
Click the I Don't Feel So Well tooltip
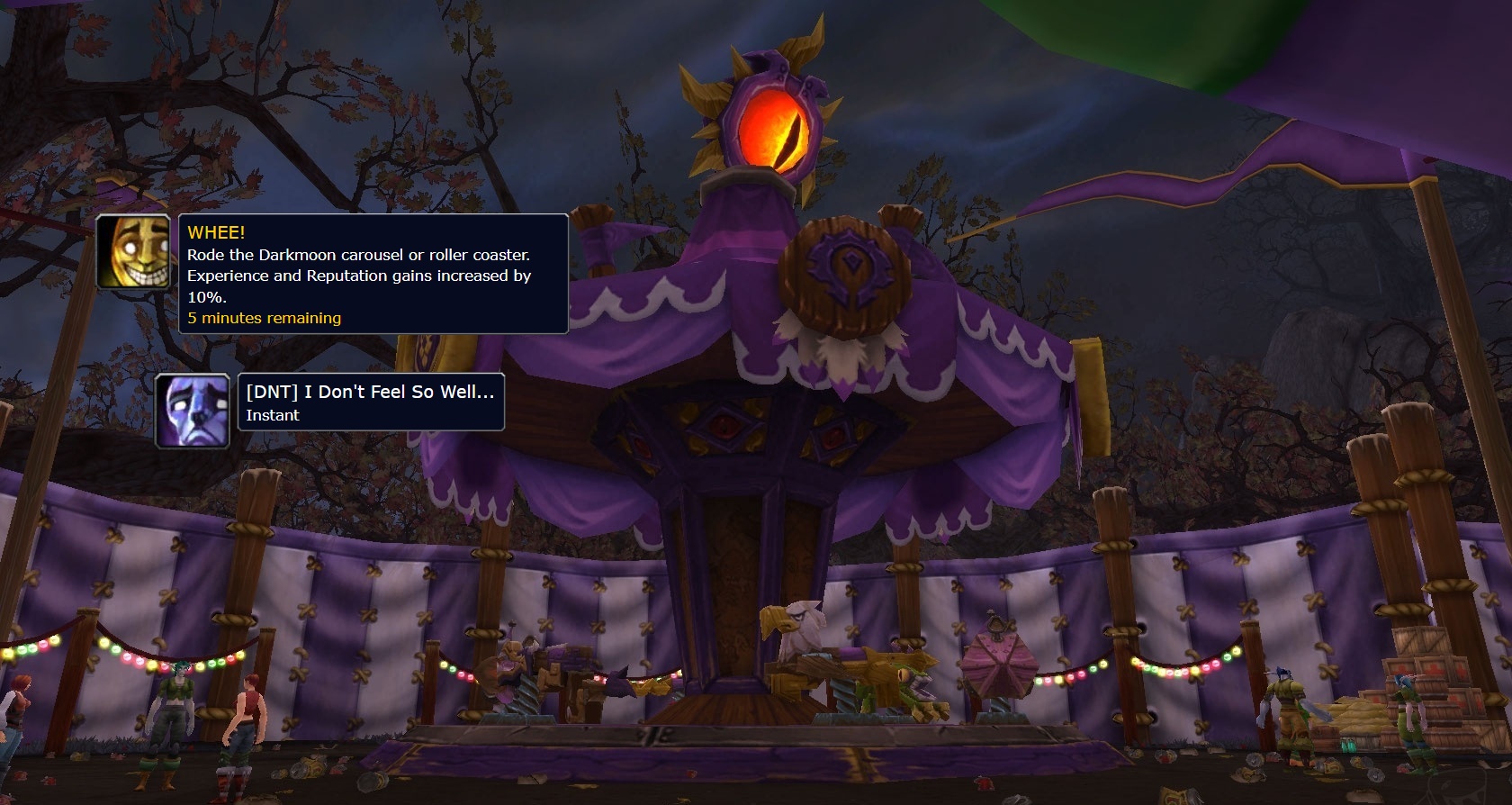click(x=370, y=402)
